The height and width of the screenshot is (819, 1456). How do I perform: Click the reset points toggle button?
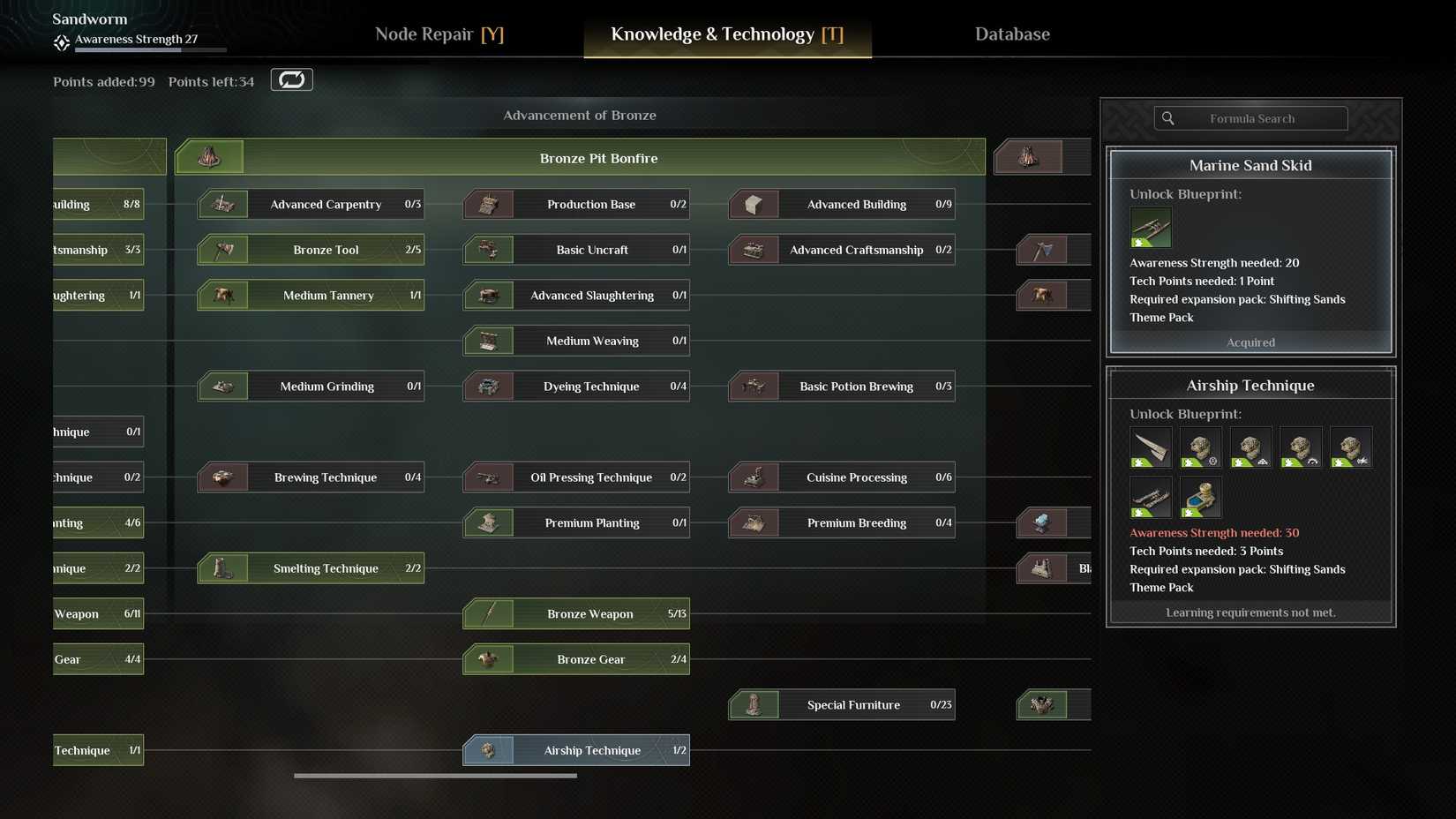291,79
